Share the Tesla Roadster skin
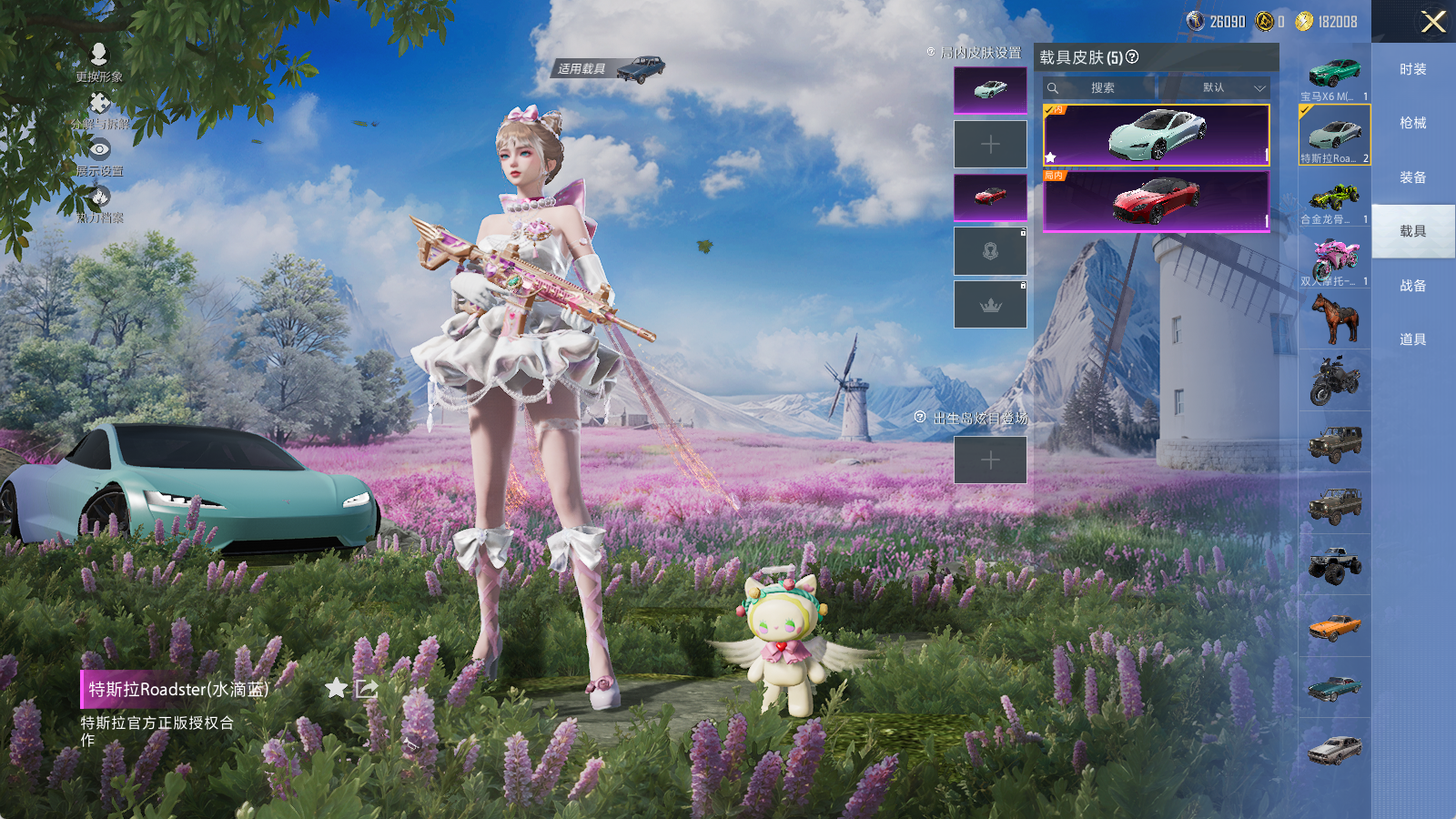Viewport: 1456px width, 819px height. [367, 689]
